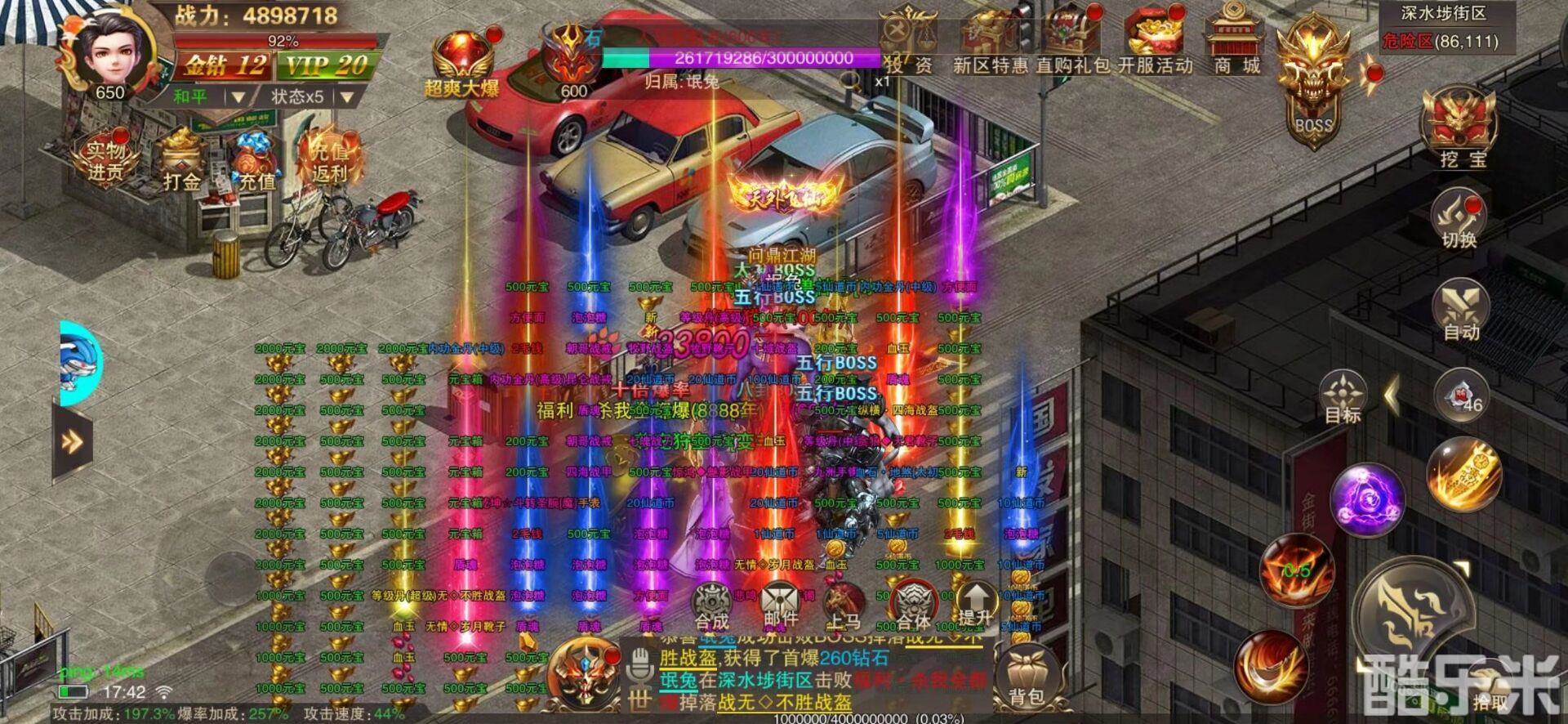Viewport: 1568px width, 724px height.
Task: Open the dropdown arrow beside 和平
Action: (238, 96)
